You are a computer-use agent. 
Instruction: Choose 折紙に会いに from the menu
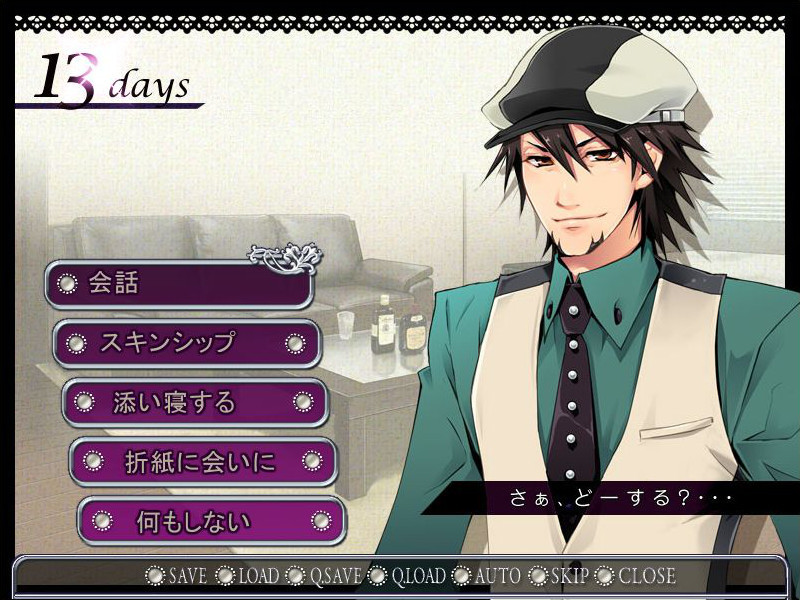[203, 461]
